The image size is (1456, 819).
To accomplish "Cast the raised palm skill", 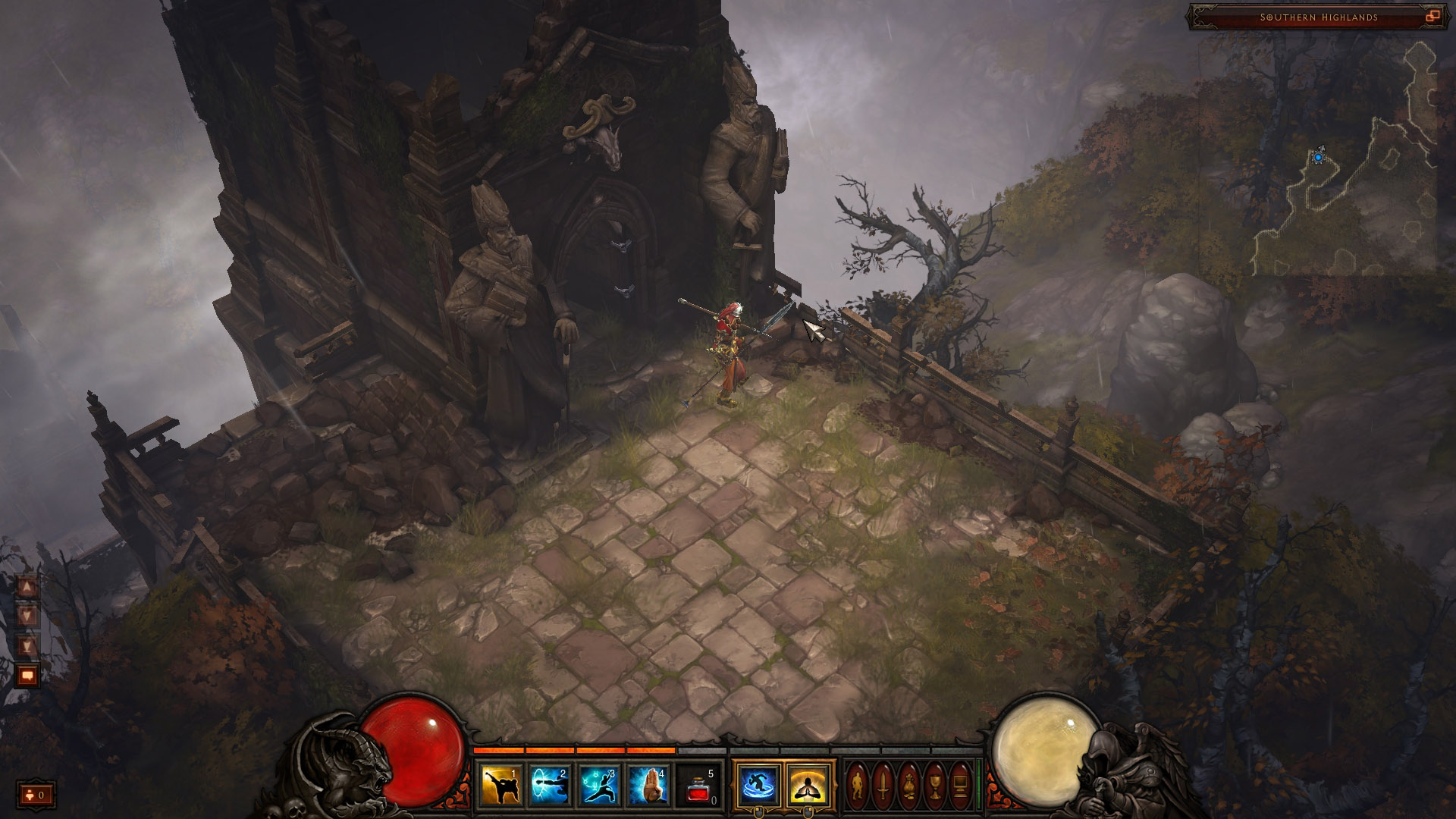I will pyautogui.click(x=648, y=785).
